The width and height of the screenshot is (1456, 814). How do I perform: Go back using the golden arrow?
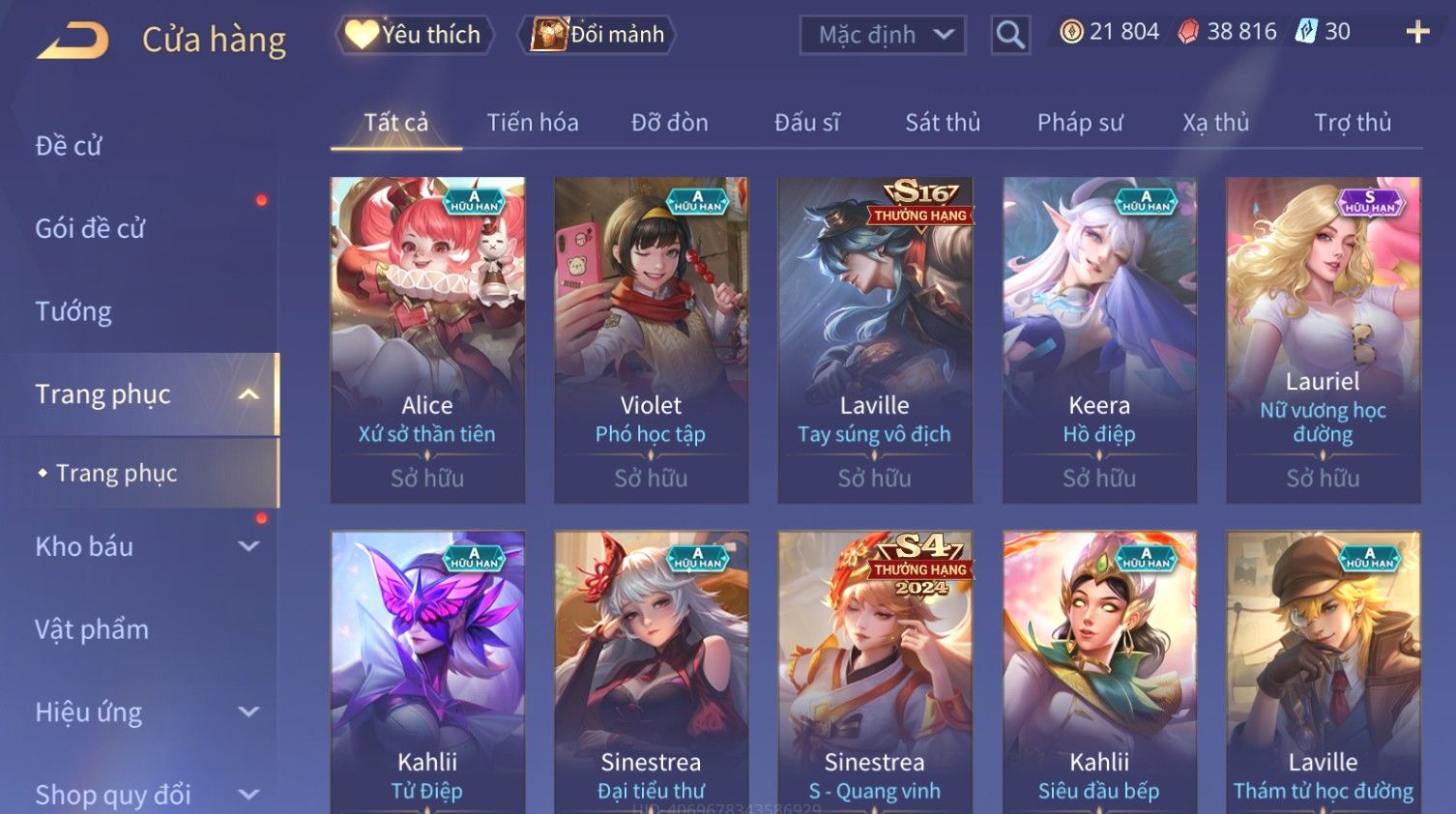[73, 41]
